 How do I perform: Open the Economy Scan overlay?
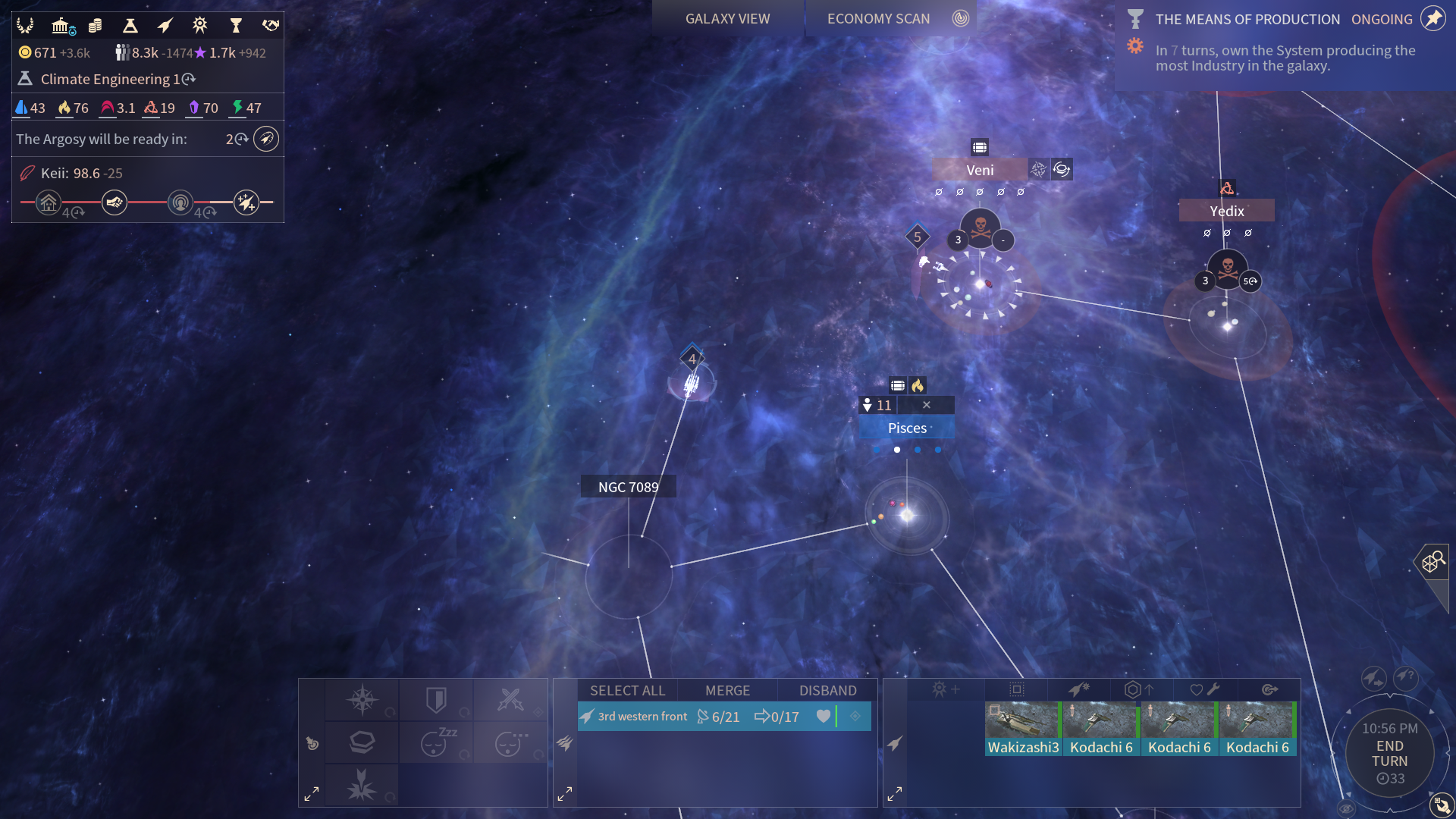pyautogui.click(x=878, y=19)
